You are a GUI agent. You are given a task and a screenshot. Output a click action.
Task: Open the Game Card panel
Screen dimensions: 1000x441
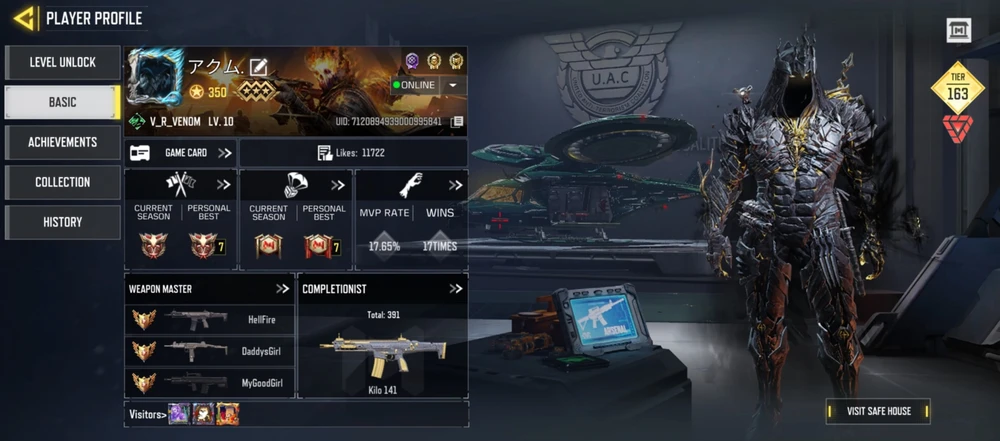point(181,153)
